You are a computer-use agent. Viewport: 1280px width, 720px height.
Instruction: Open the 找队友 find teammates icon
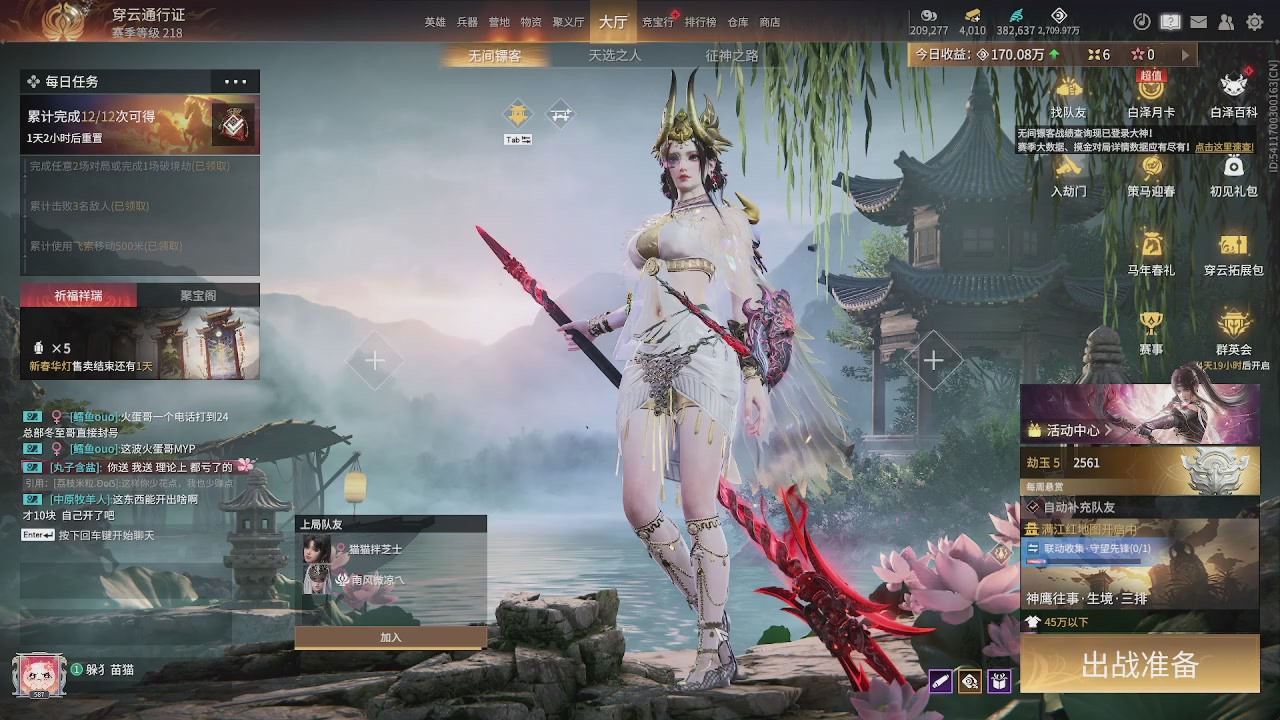(1068, 96)
